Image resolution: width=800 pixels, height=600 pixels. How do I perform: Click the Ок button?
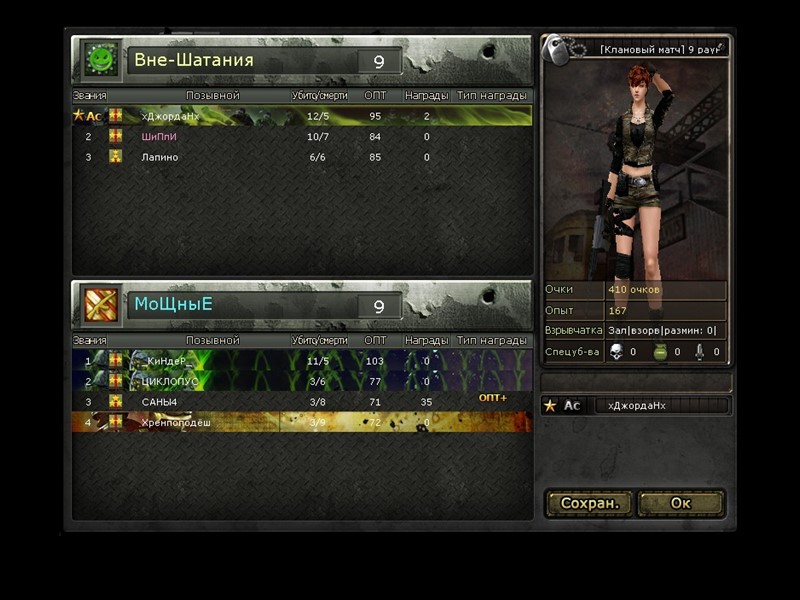tap(681, 503)
